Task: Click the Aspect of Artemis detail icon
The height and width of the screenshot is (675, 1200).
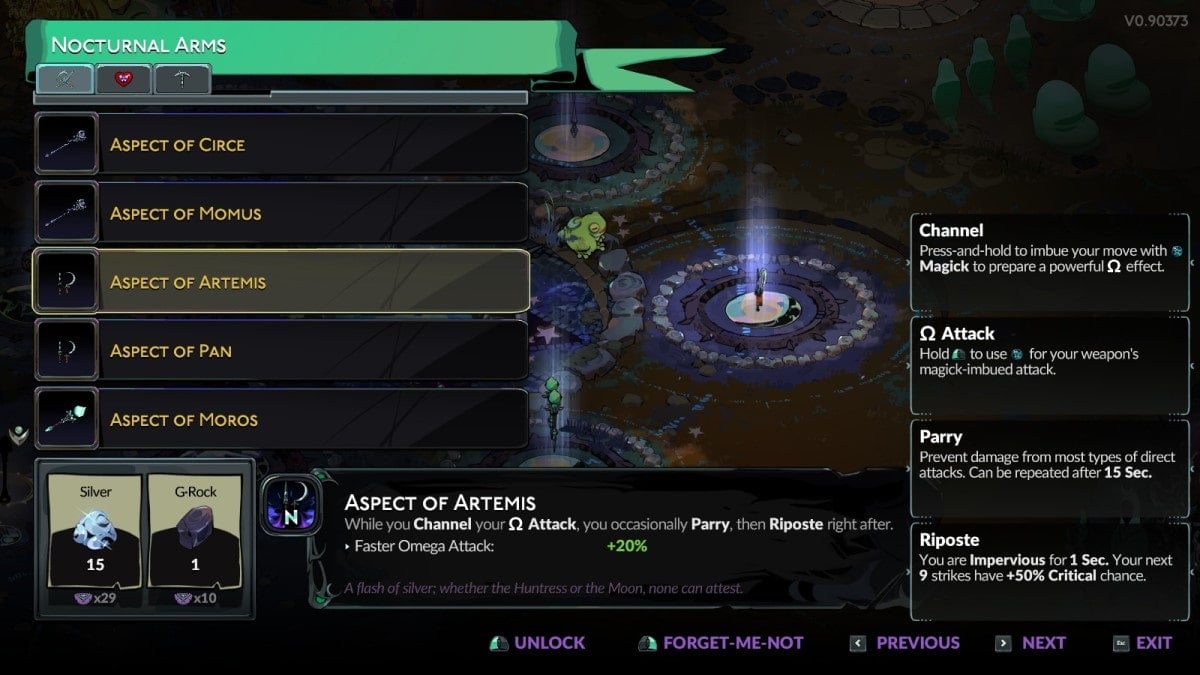Action: pos(291,504)
